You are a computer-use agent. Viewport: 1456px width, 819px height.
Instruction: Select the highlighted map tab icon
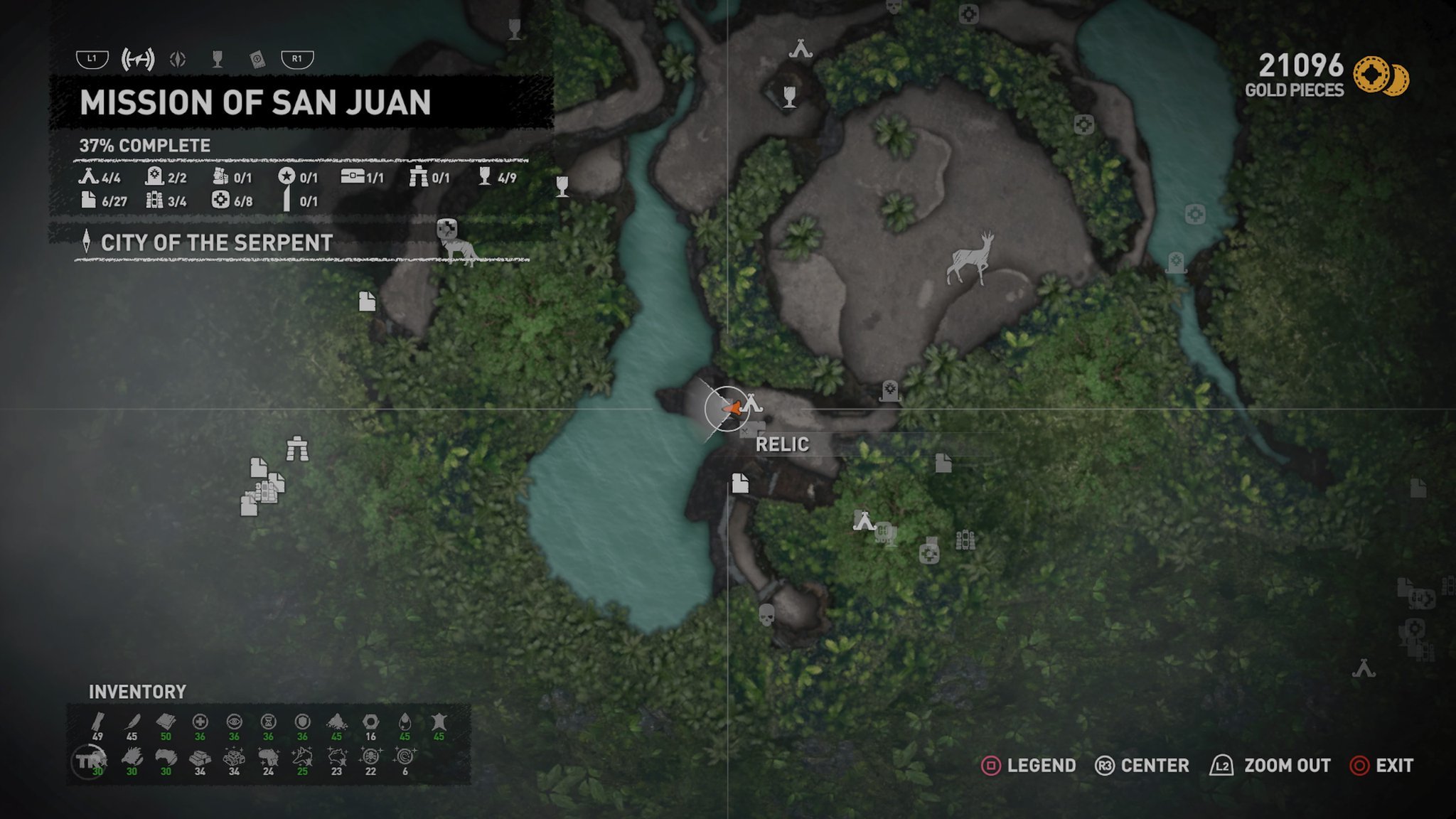137,60
